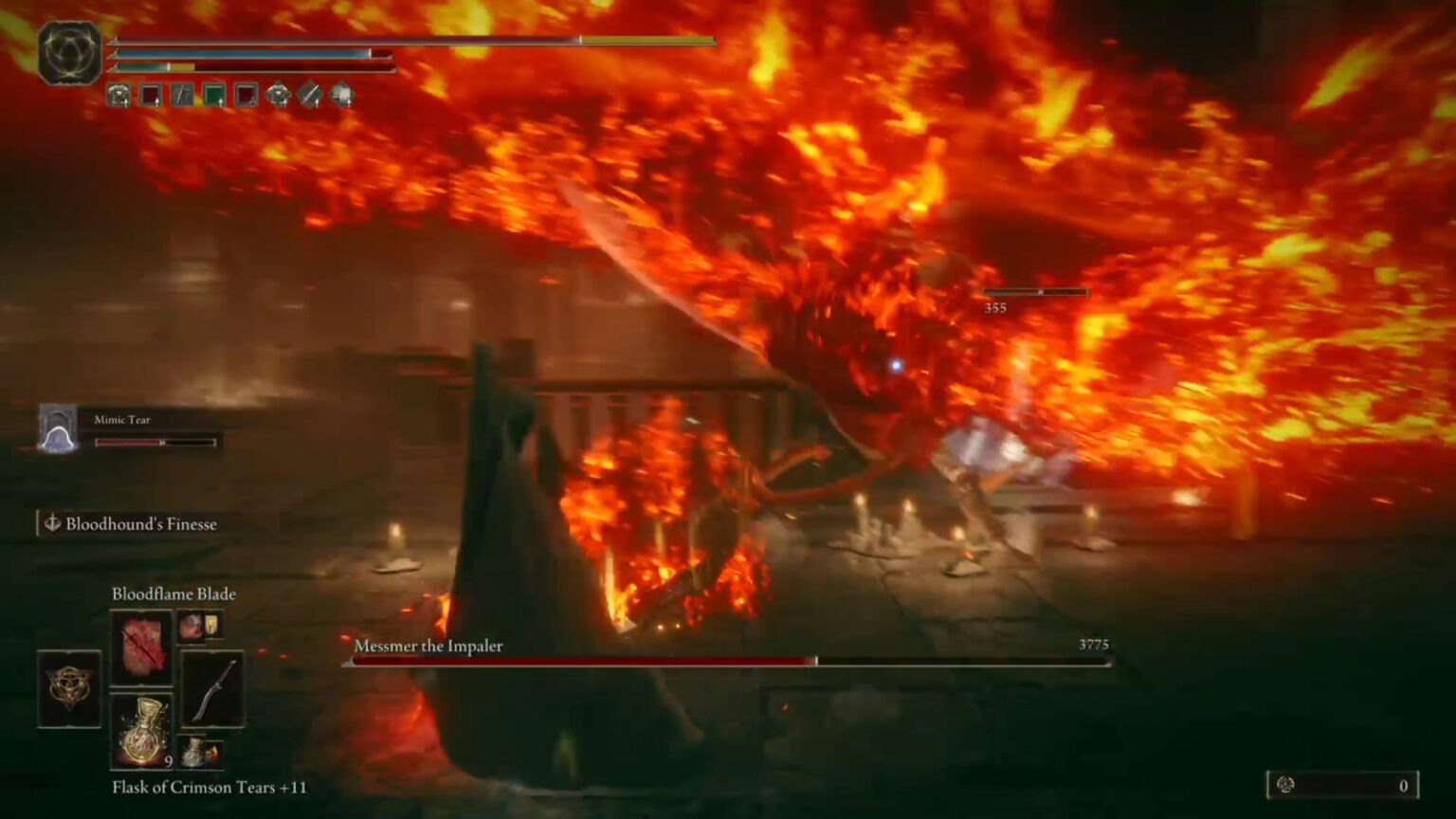Toggle the left-most crimson status effect square

point(150,95)
